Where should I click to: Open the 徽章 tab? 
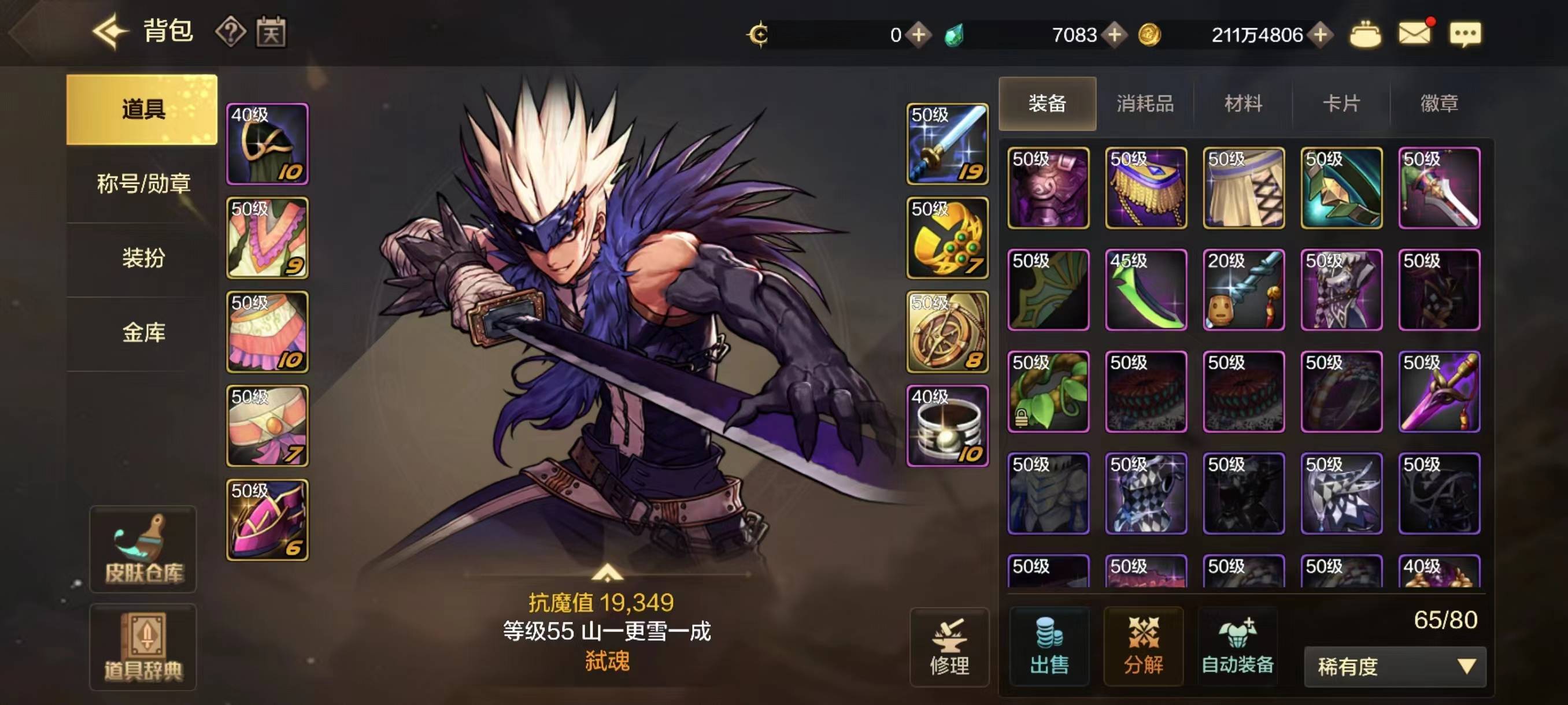click(1439, 103)
